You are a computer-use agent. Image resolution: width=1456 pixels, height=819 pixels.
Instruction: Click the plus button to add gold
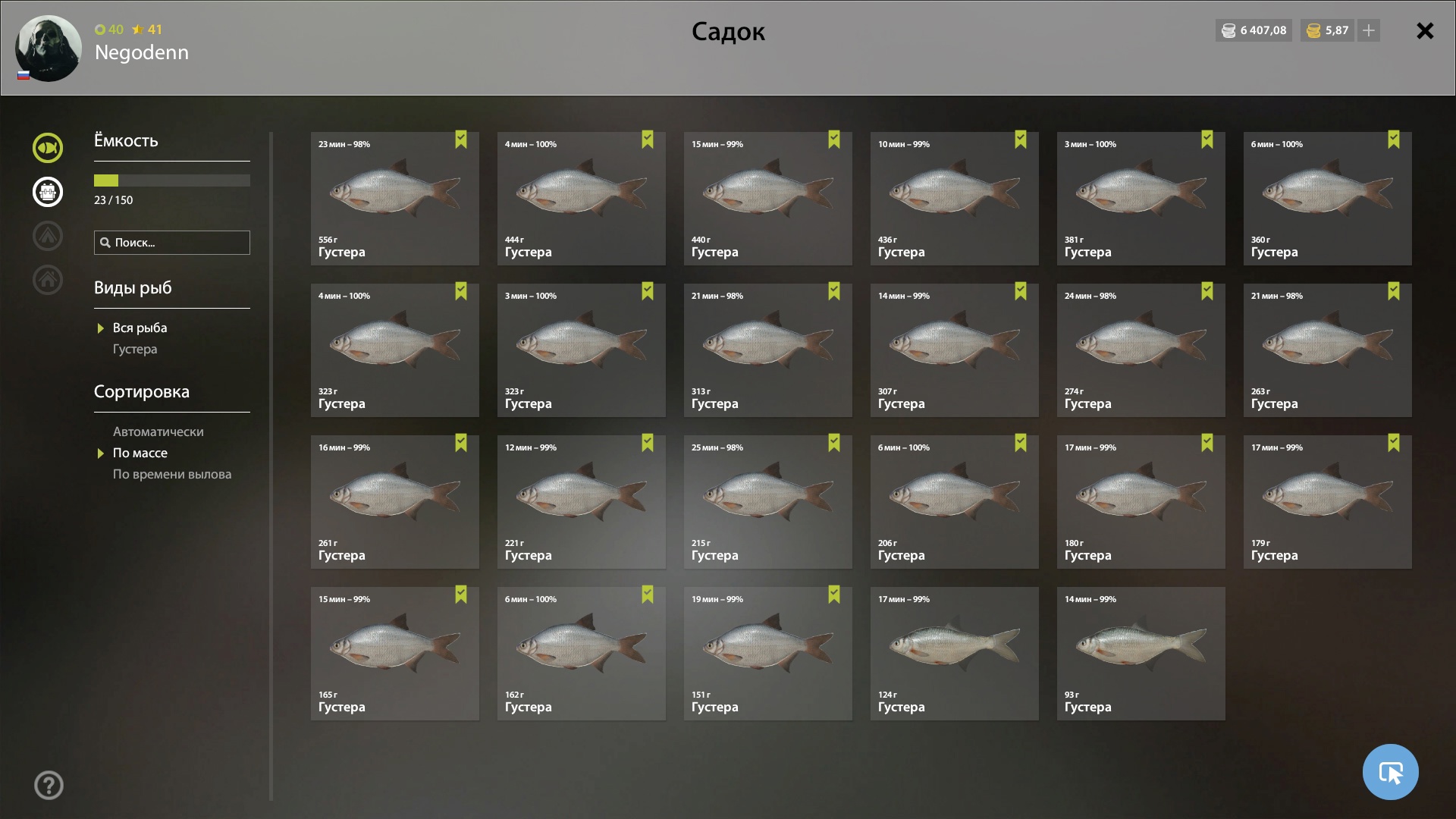tap(1368, 31)
